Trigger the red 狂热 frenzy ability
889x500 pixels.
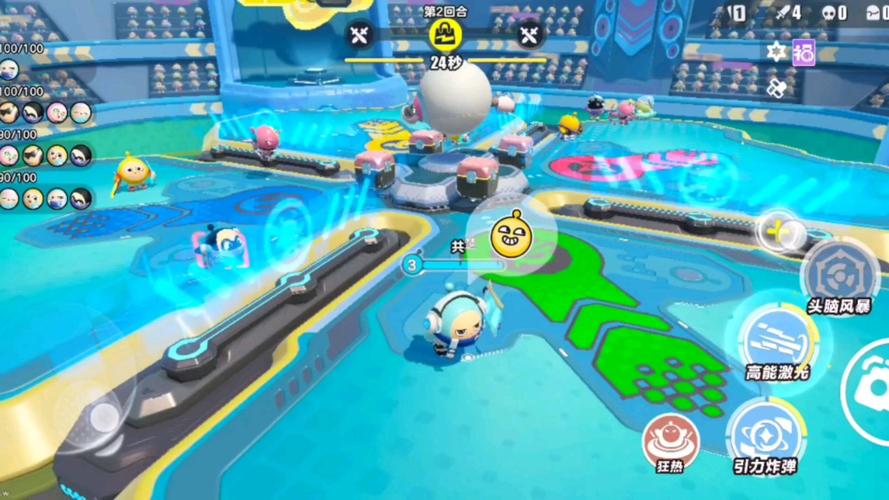(x=664, y=435)
